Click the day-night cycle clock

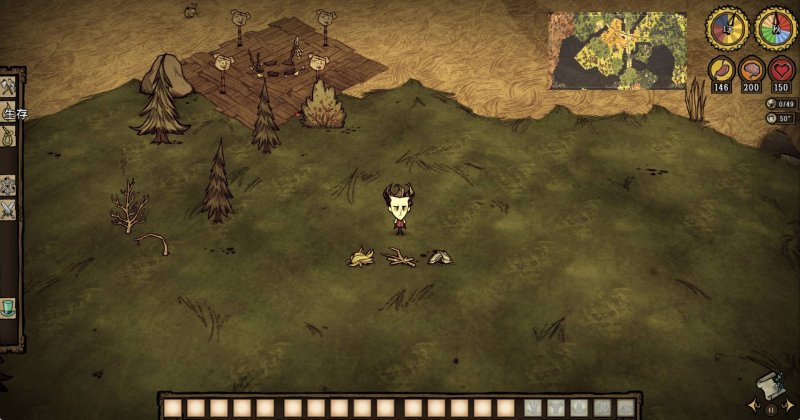point(727,28)
